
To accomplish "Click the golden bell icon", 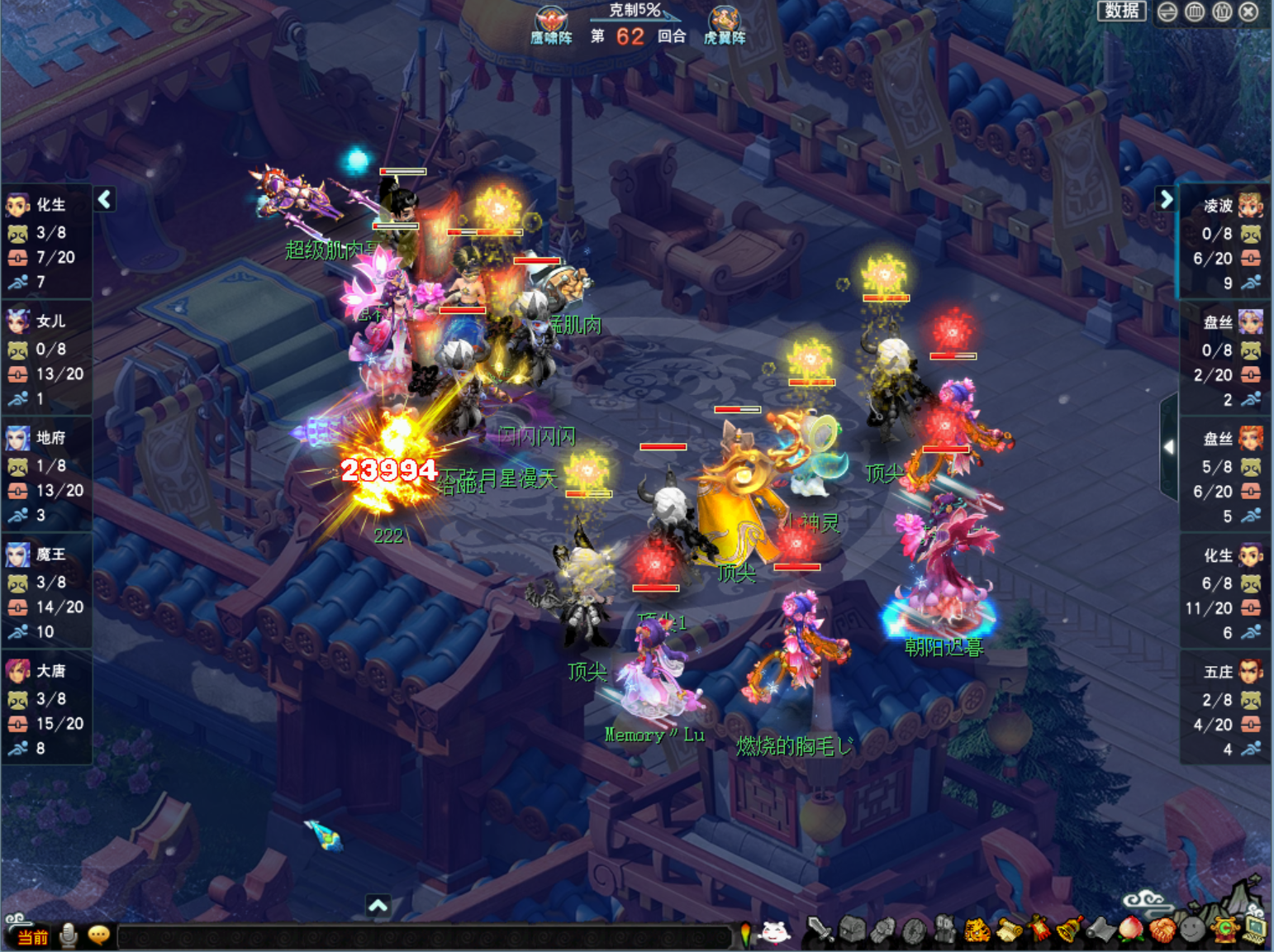I will (1069, 931).
